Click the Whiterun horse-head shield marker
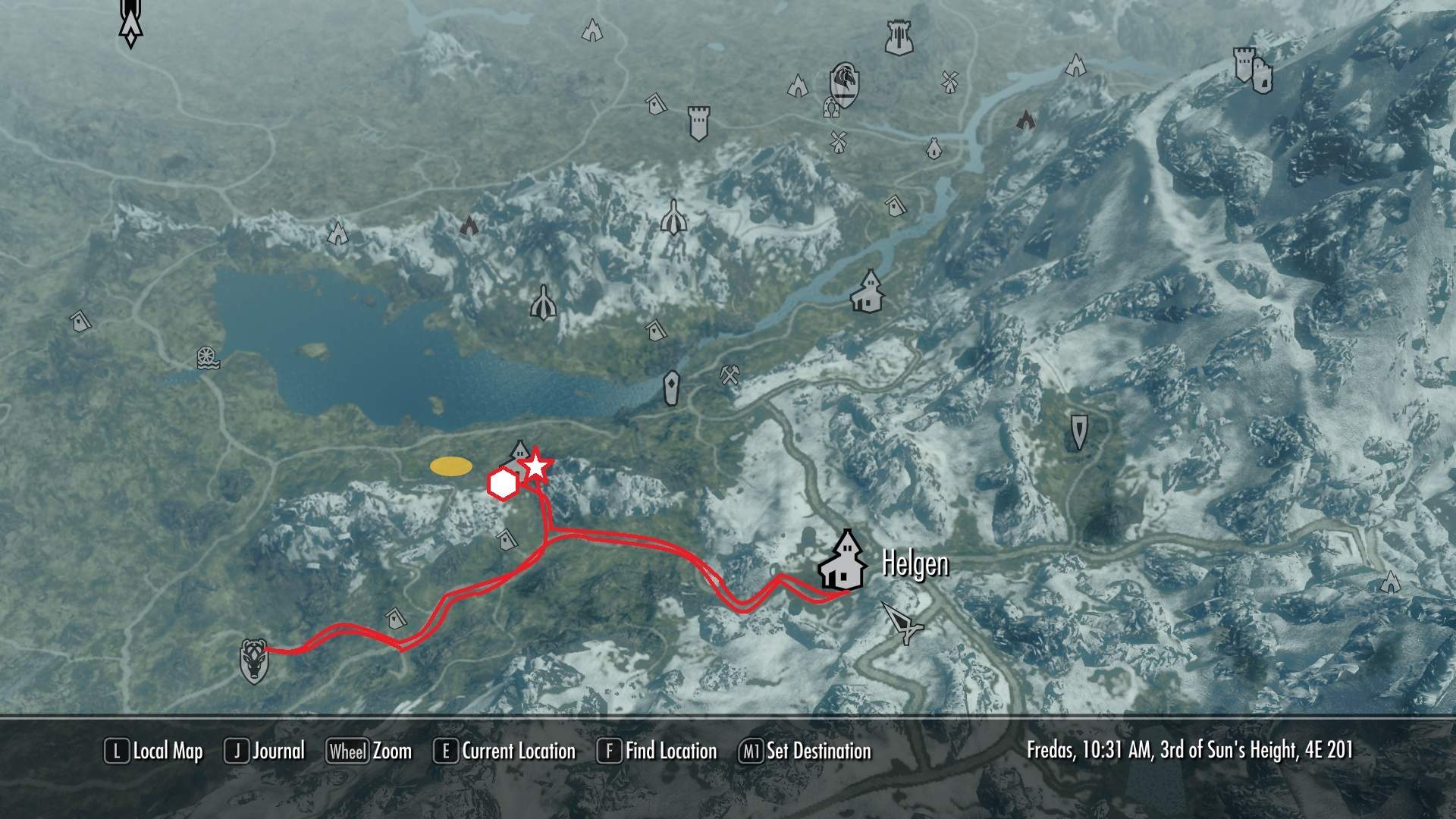The image size is (1456, 819). point(843,83)
